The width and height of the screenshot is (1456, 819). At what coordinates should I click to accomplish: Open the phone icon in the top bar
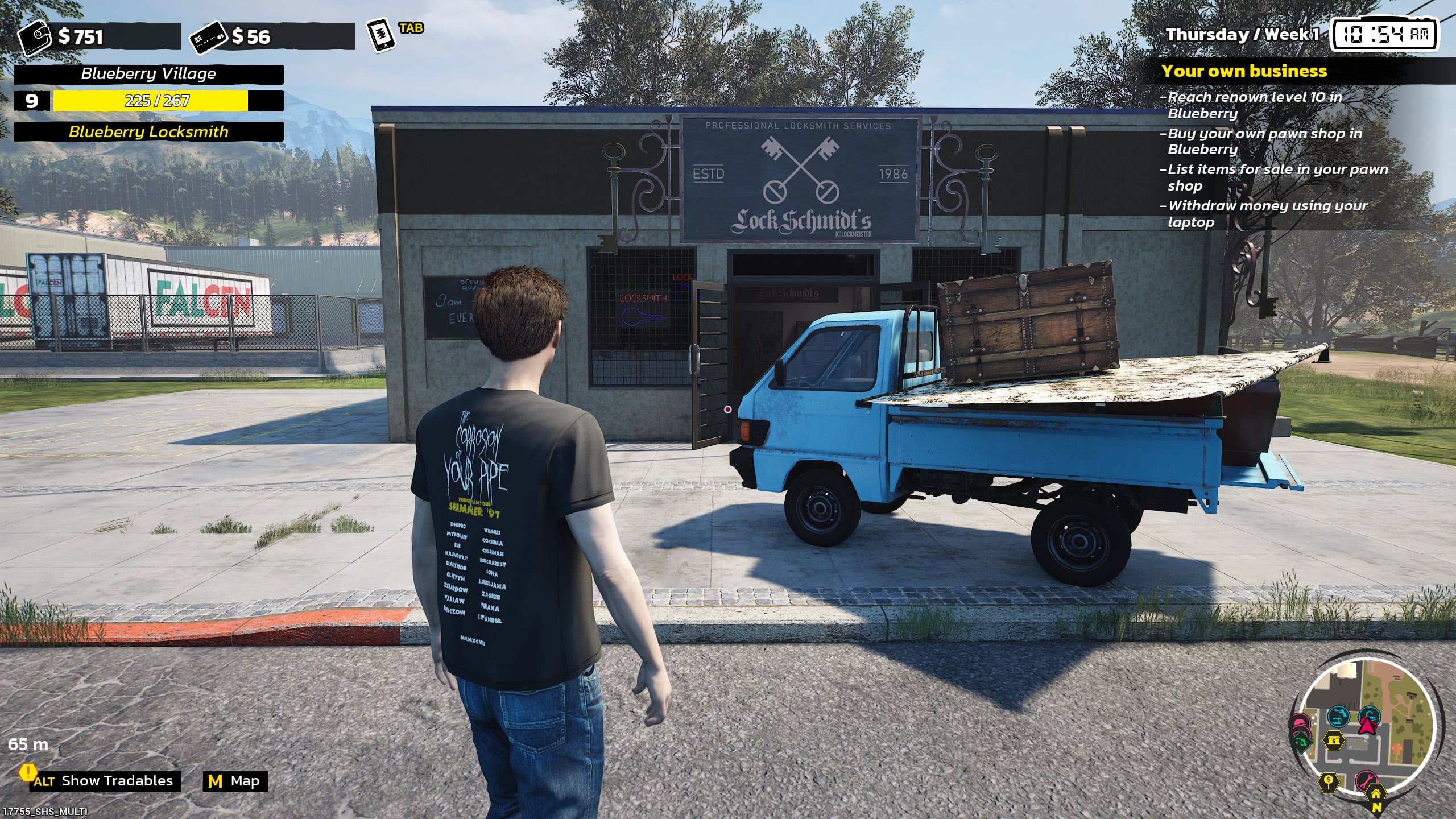(x=380, y=35)
